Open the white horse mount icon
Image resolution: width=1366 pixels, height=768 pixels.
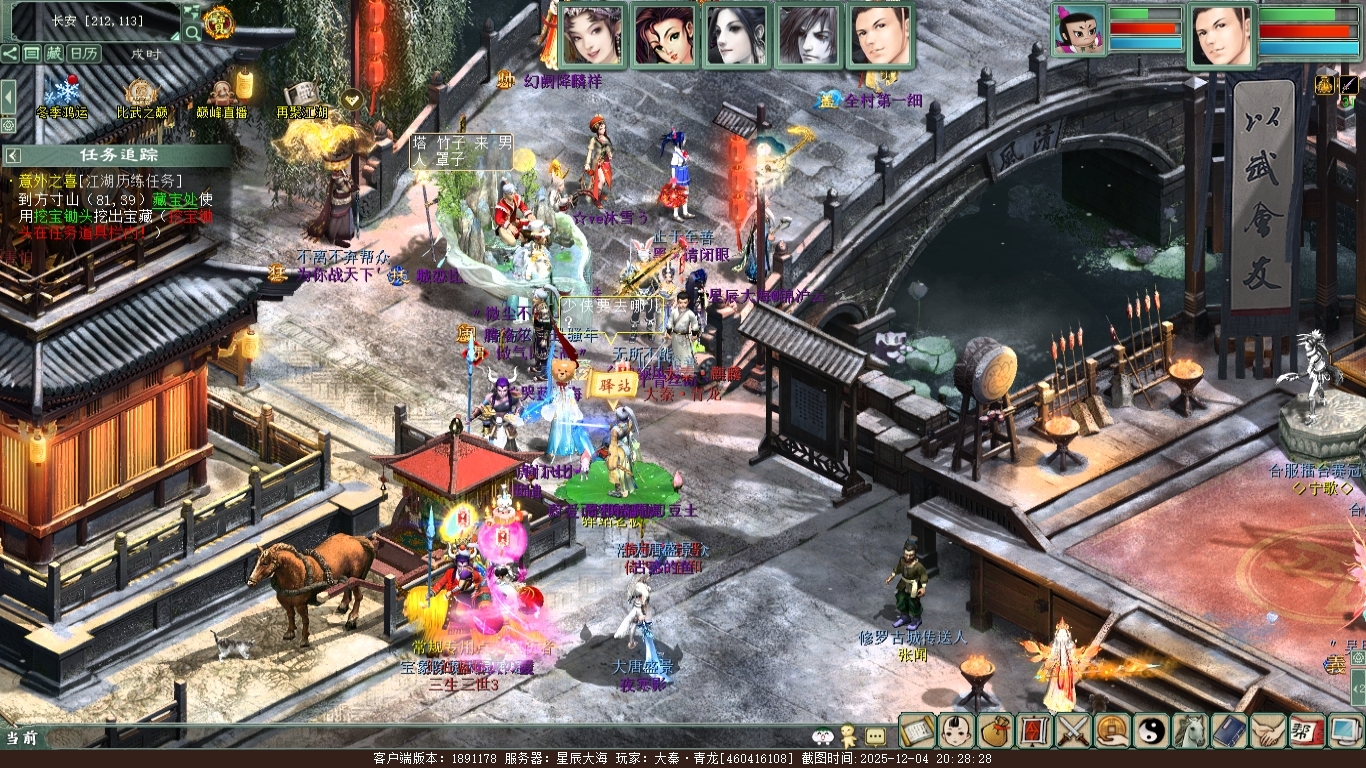click(1190, 731)
